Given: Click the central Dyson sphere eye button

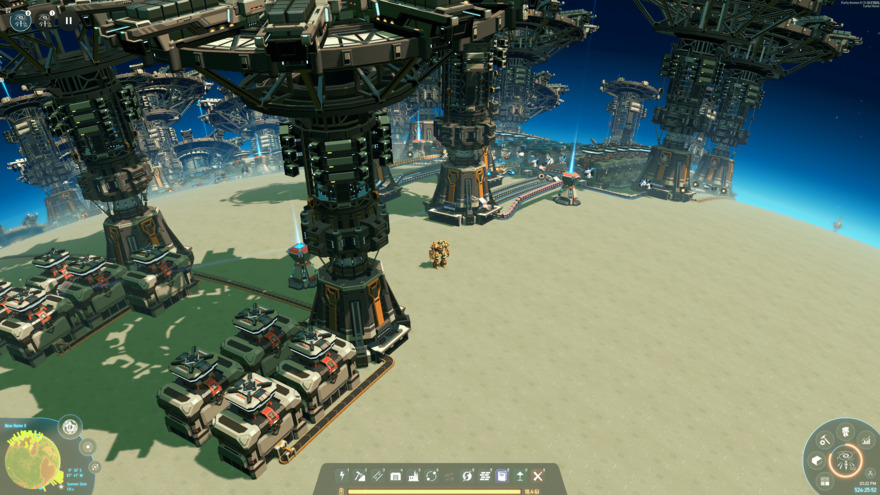Looking at the screenshot, I should click(x=846, y=461).
